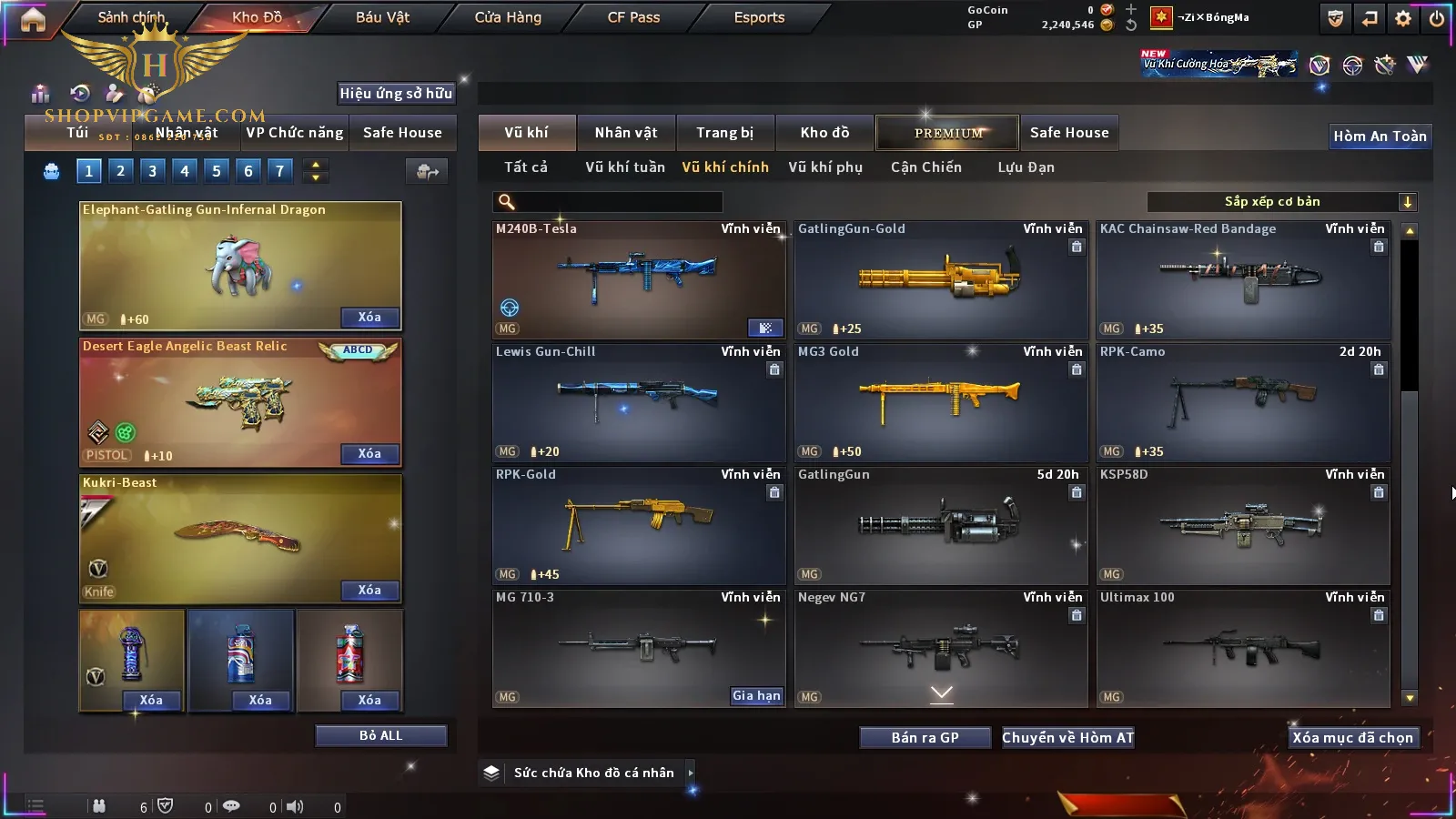This screenshot has width=1456, height=819.
Task: Open the Cửa Hàng shop menu
Action: (x=508, y=17)
